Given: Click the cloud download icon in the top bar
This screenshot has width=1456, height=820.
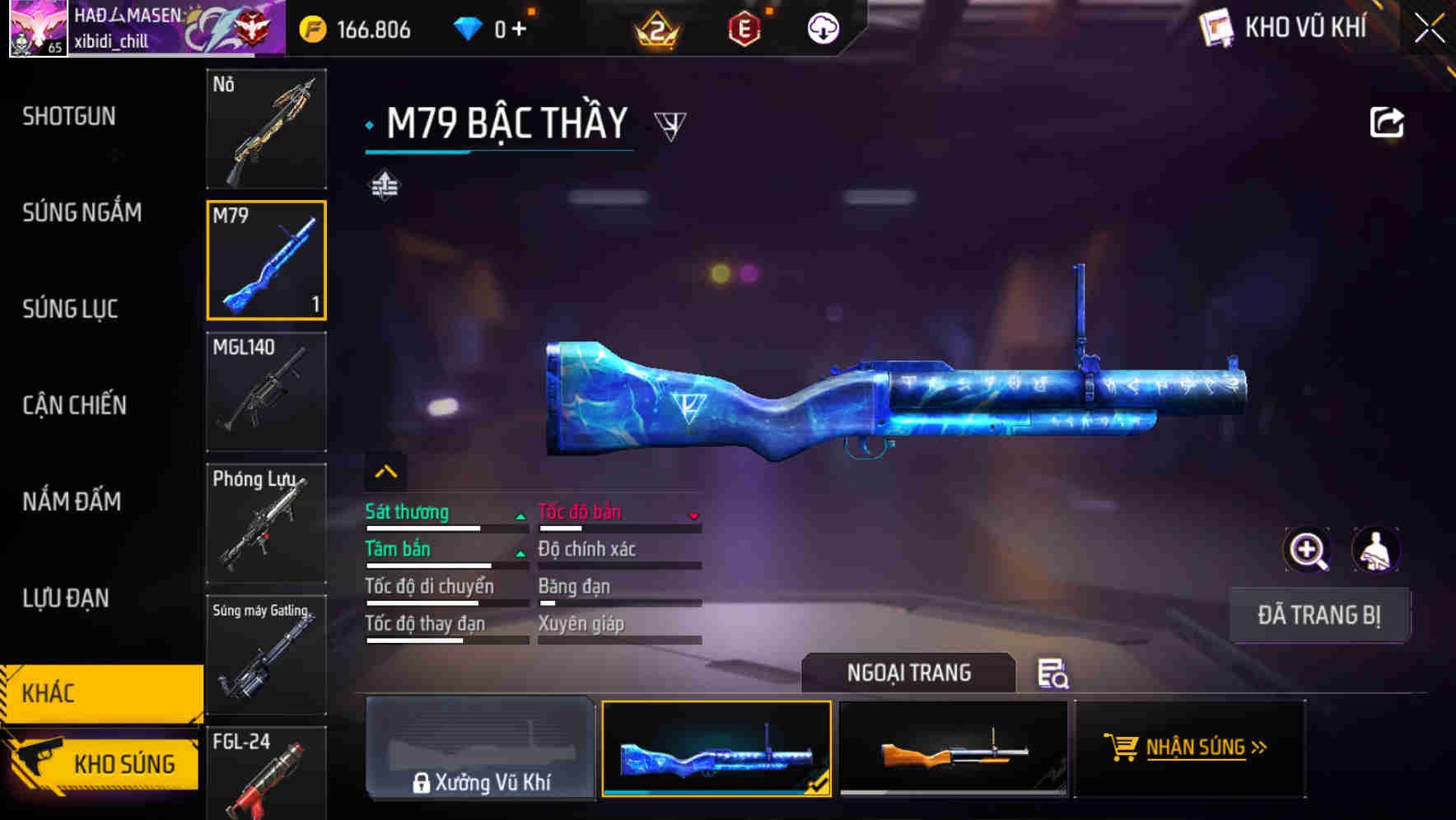Looking at the screenshot, I should click(x=823, y=27).
